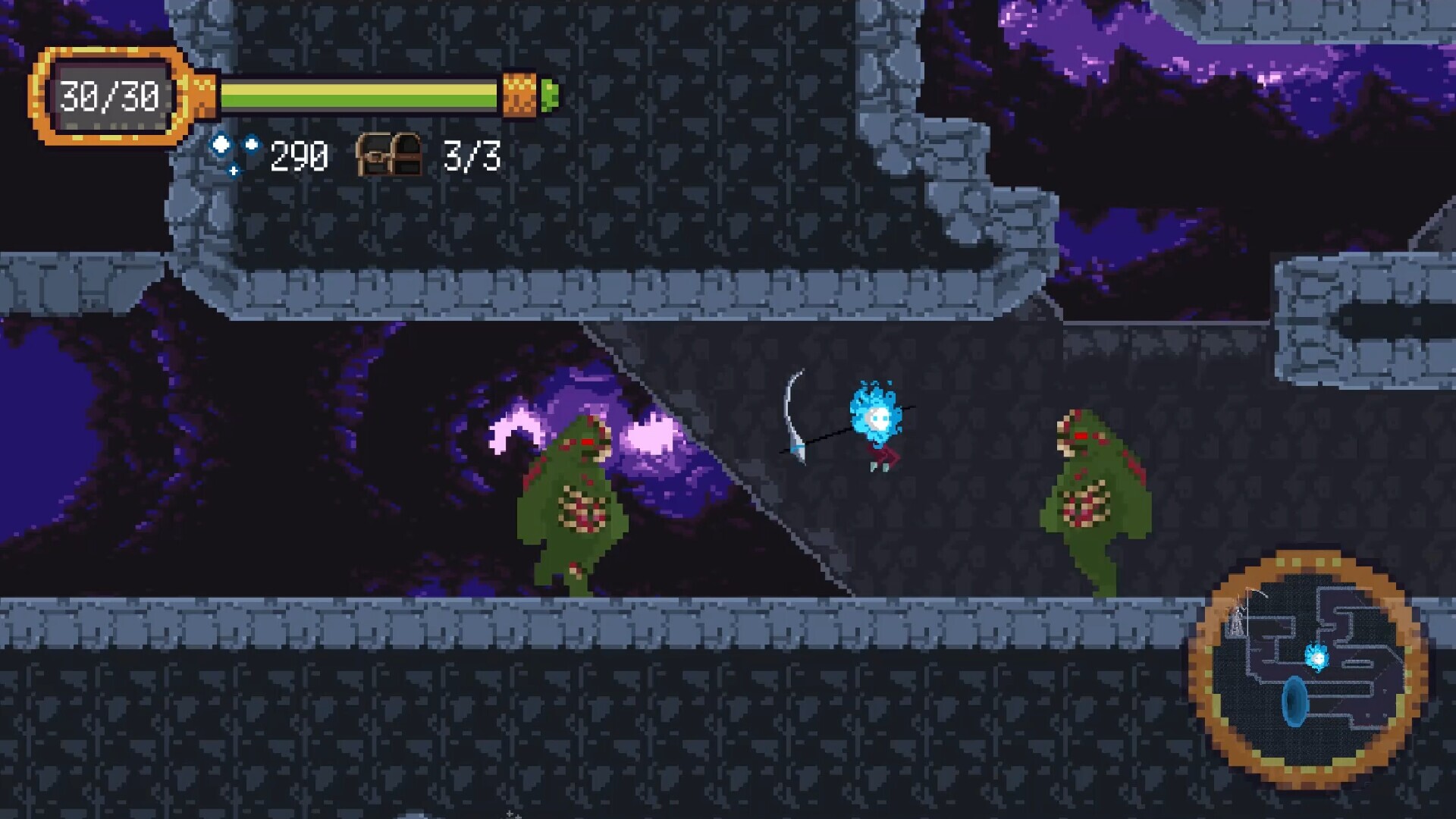1456x819 pixels.
Task: Click the orange potion flask frame showing 30/30
Action: (x=110, y=95)
